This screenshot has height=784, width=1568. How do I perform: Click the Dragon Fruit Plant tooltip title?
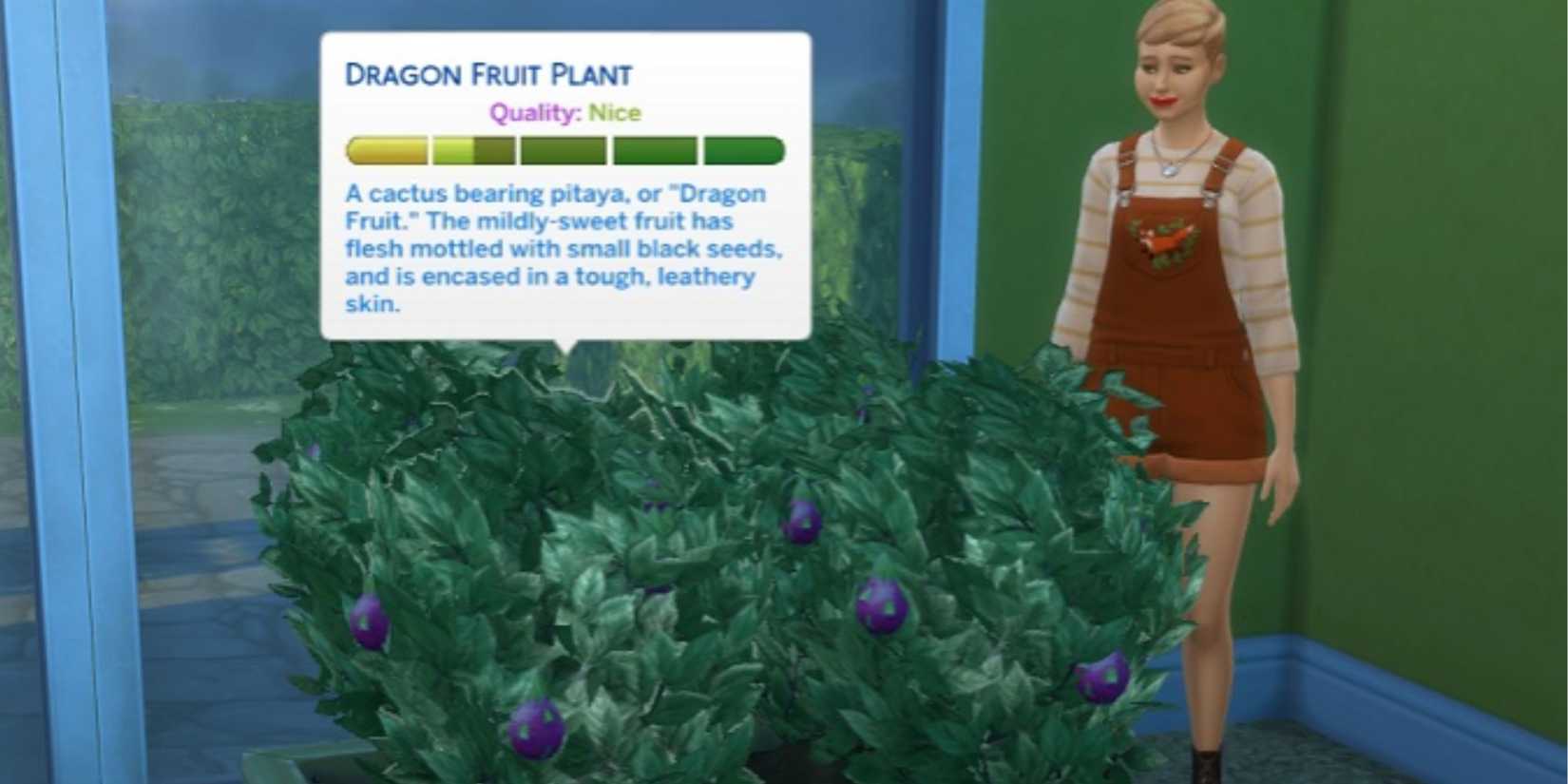tap(490, 73)
